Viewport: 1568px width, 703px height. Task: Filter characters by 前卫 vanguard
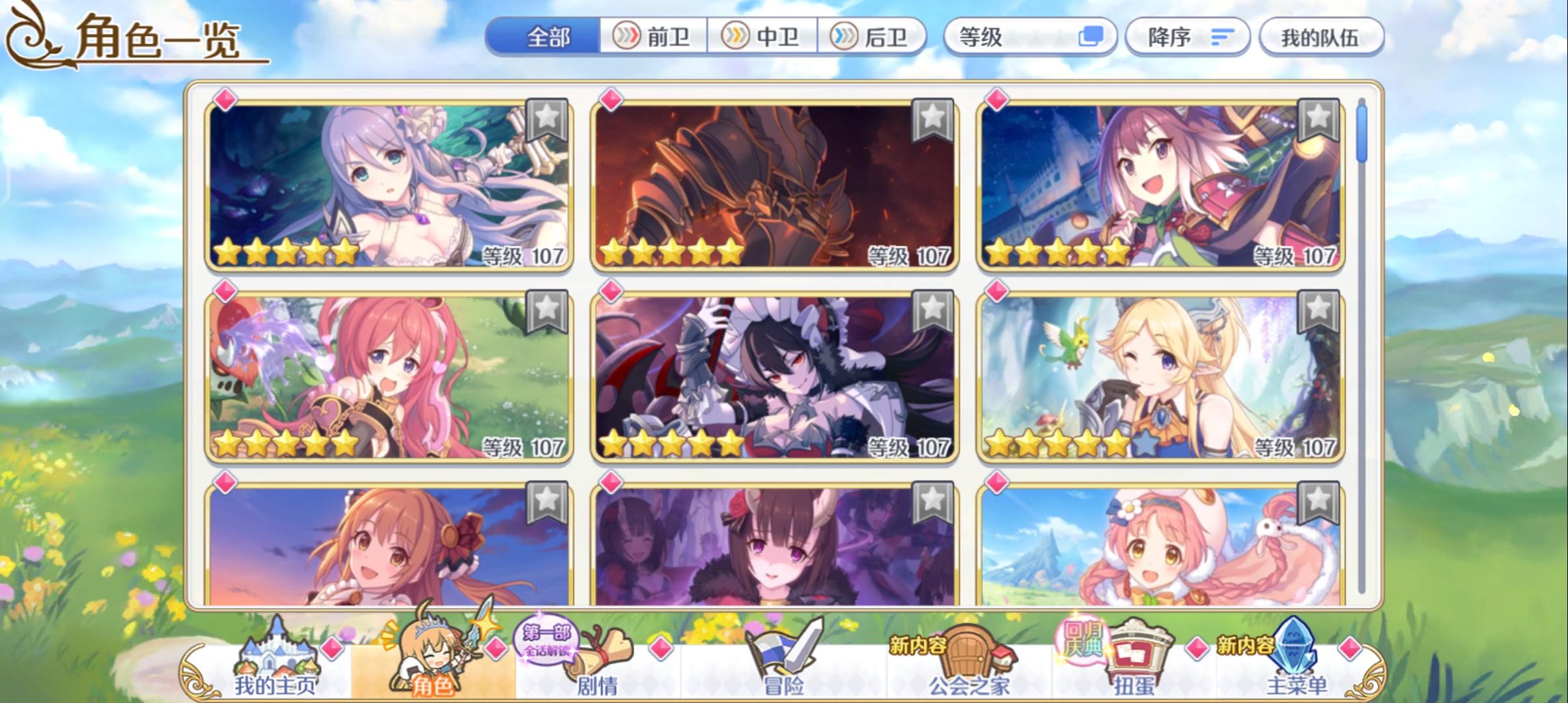653,37
